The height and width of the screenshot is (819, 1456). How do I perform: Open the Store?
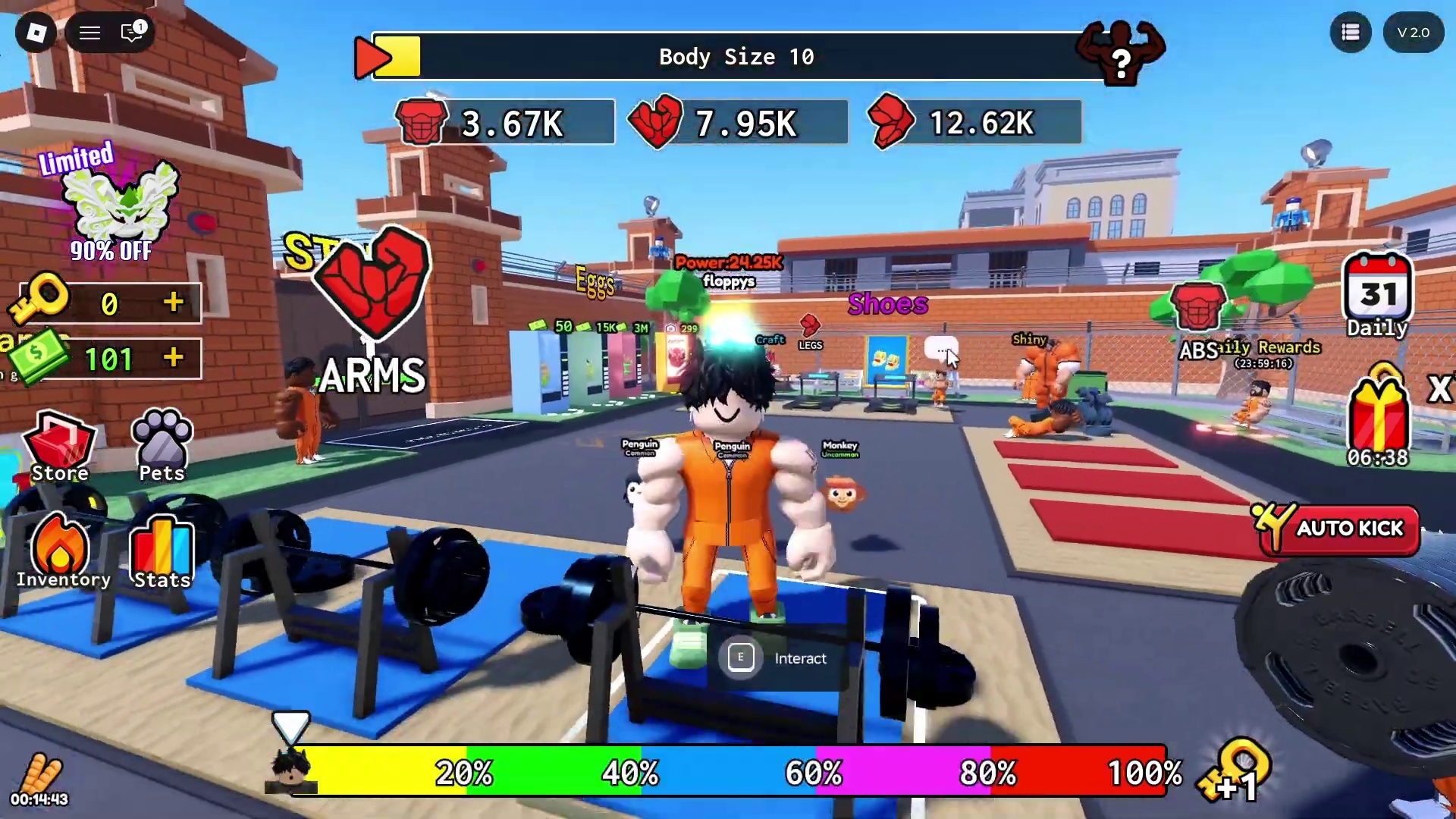[59, 447]
